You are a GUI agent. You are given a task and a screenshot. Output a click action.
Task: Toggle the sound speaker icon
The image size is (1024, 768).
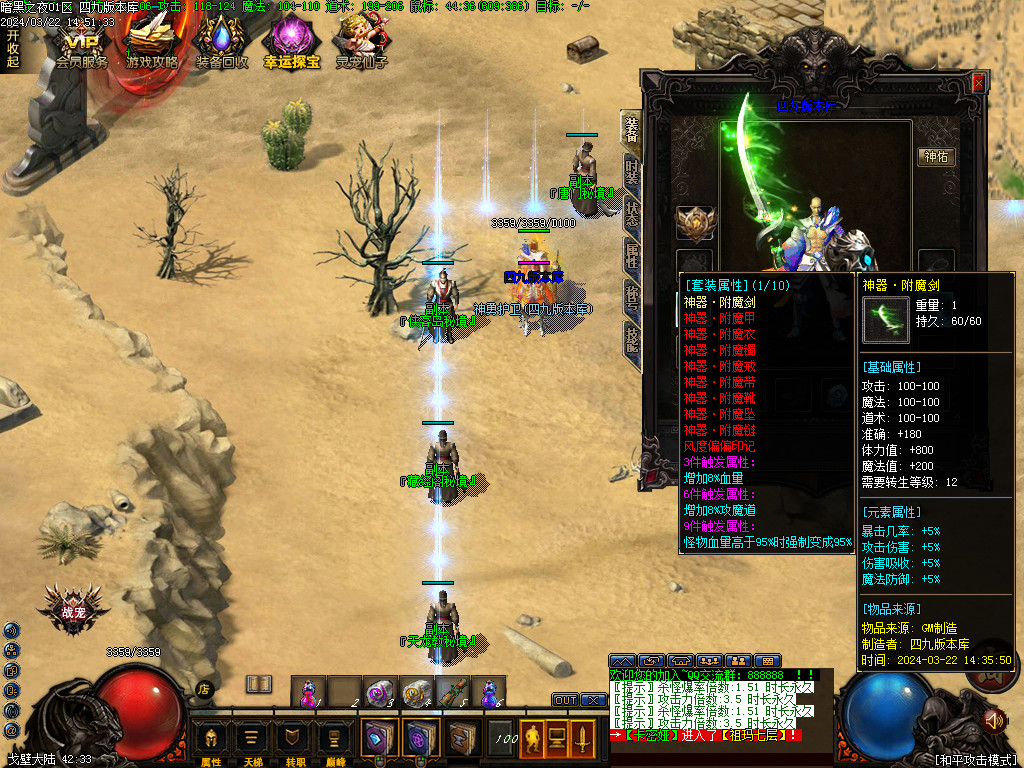993,719
